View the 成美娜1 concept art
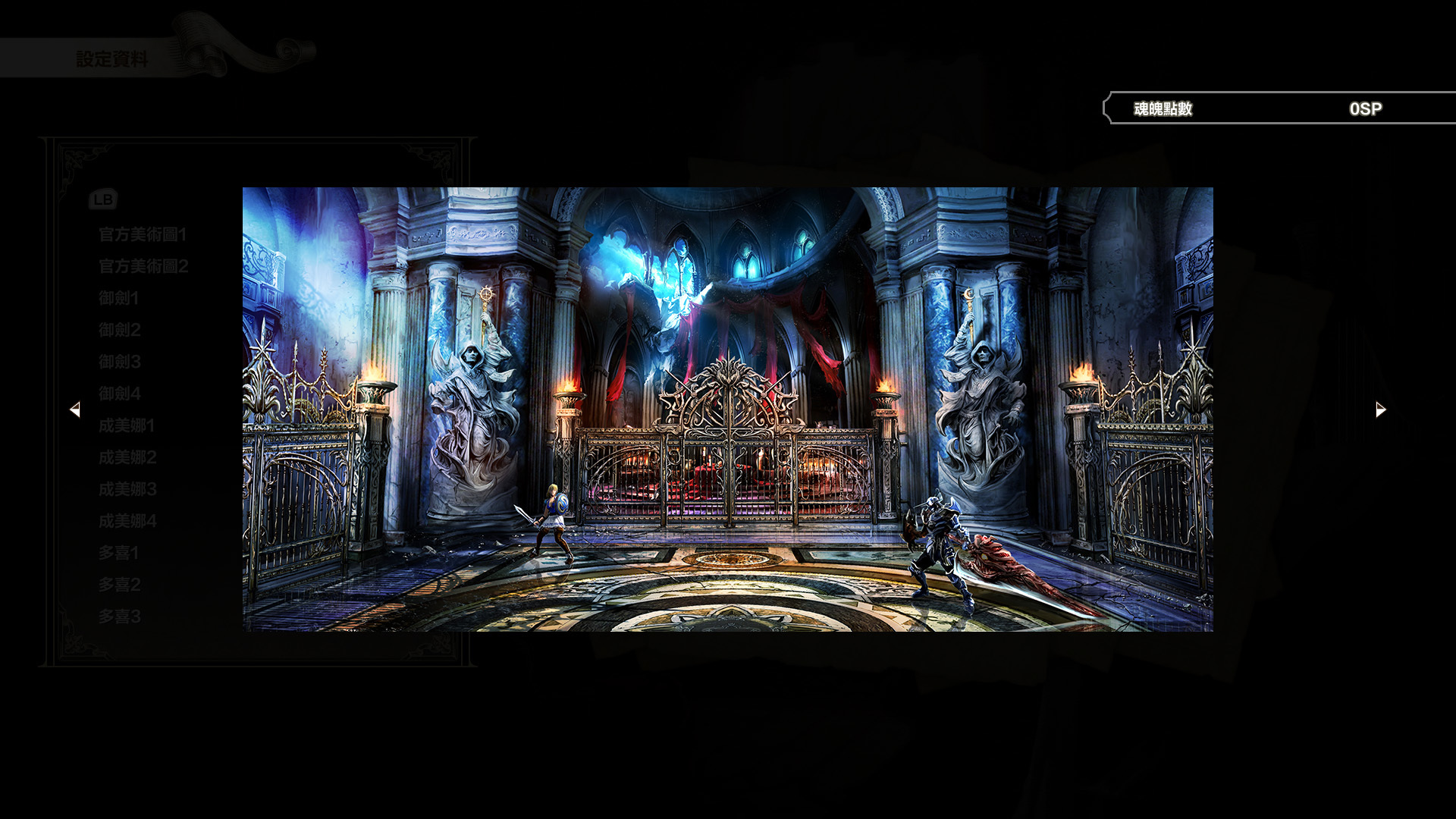This screenshot has width=1456, height=819. (x=126, y=425)
